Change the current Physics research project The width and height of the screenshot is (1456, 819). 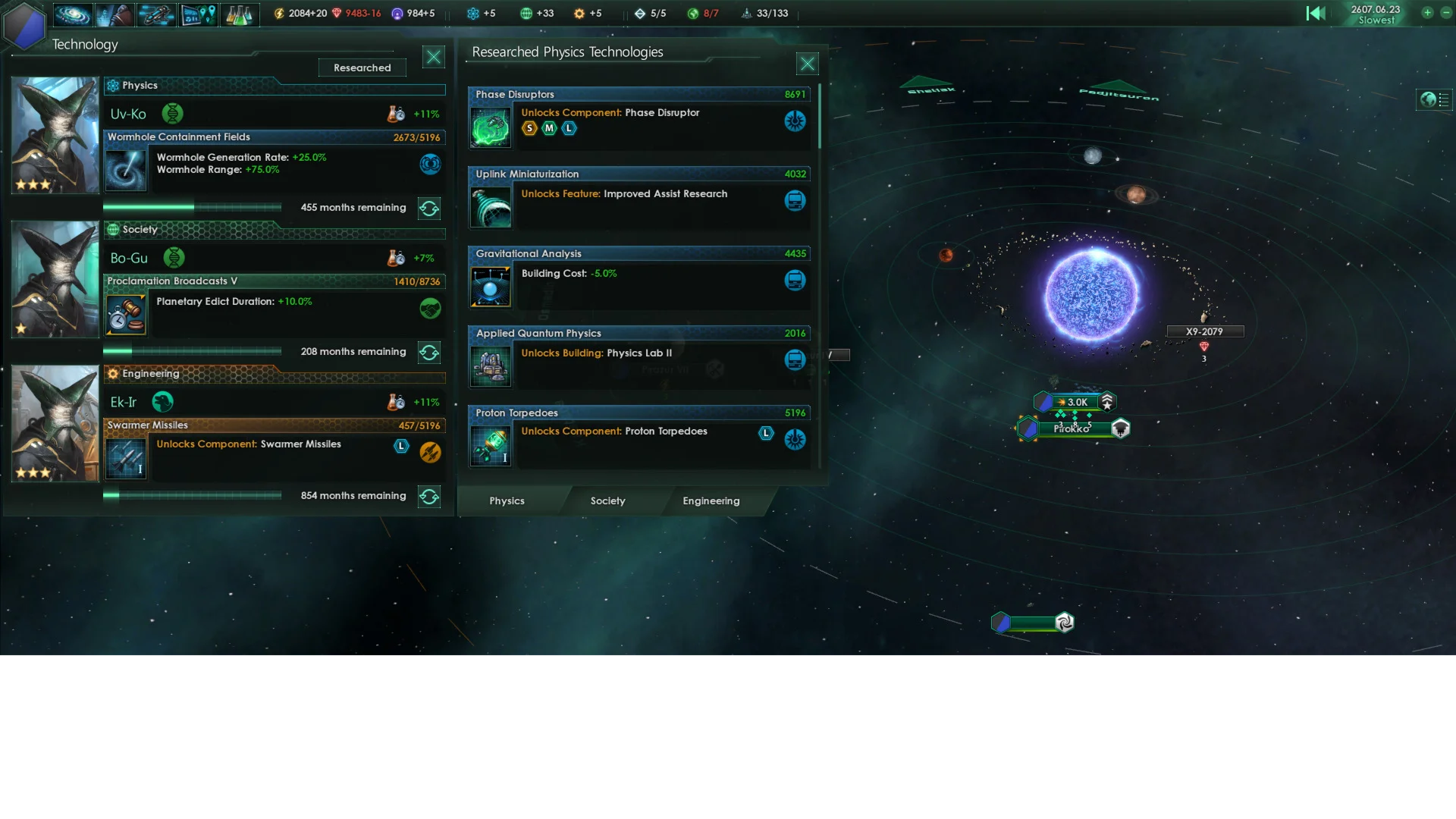point(429,208)
